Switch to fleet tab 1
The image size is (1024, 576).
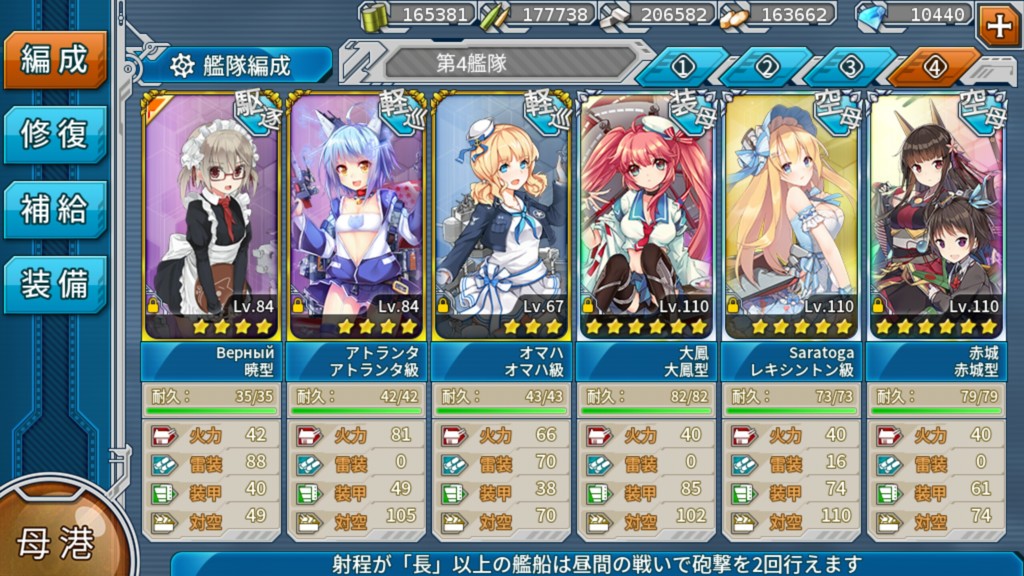[x=683, y=67]
